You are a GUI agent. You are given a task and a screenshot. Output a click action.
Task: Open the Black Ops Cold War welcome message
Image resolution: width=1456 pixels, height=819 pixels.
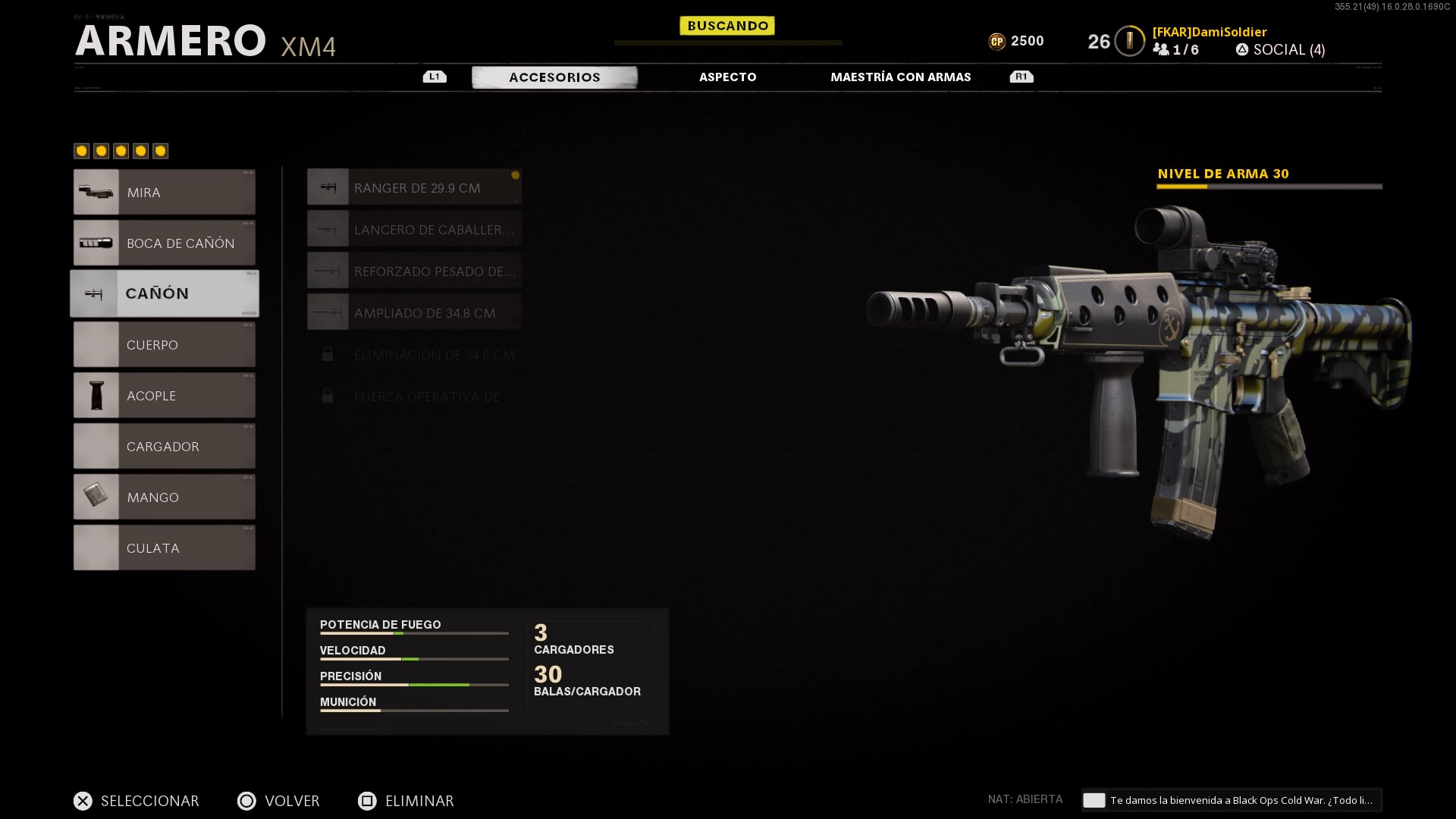[1232, 800]
